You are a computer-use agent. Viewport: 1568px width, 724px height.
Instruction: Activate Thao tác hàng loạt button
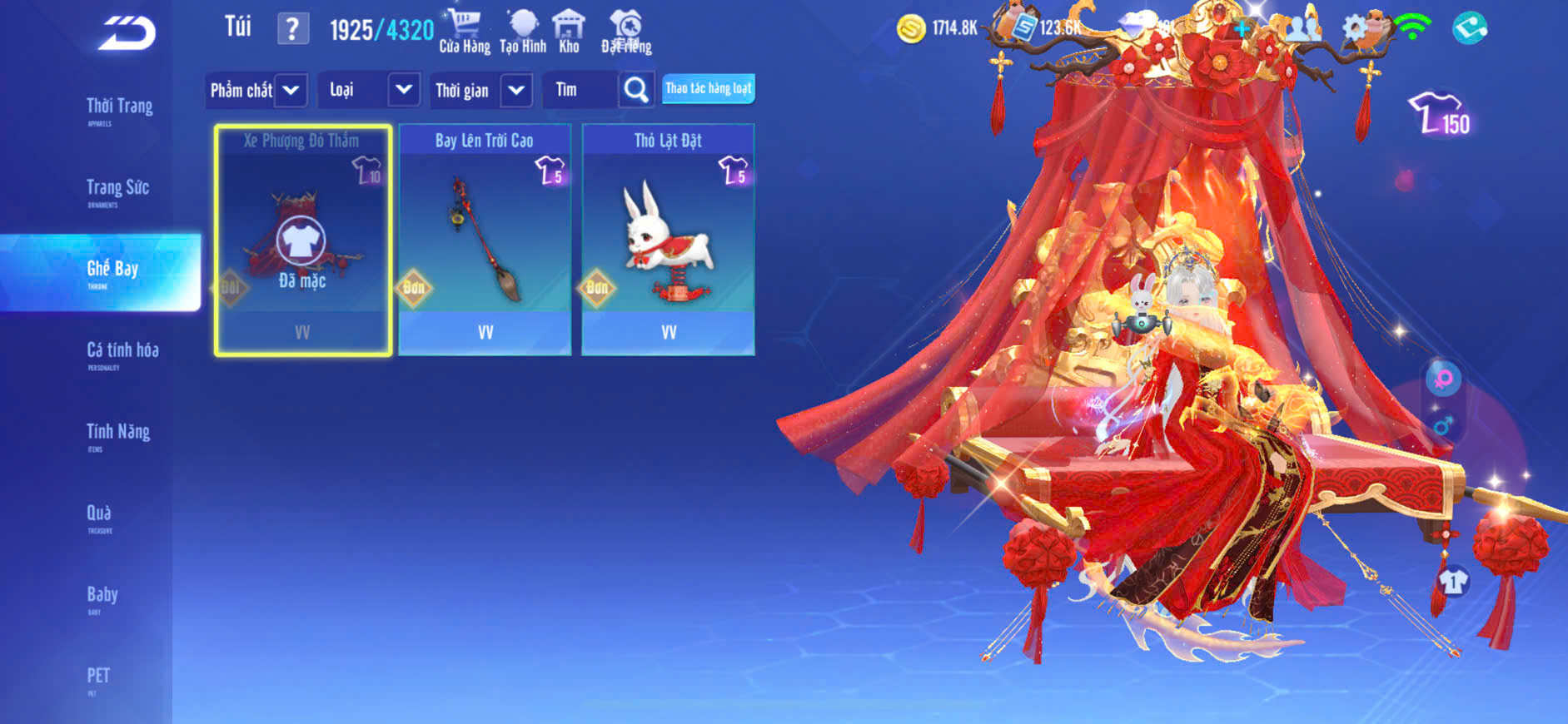(x=709, y=89)
